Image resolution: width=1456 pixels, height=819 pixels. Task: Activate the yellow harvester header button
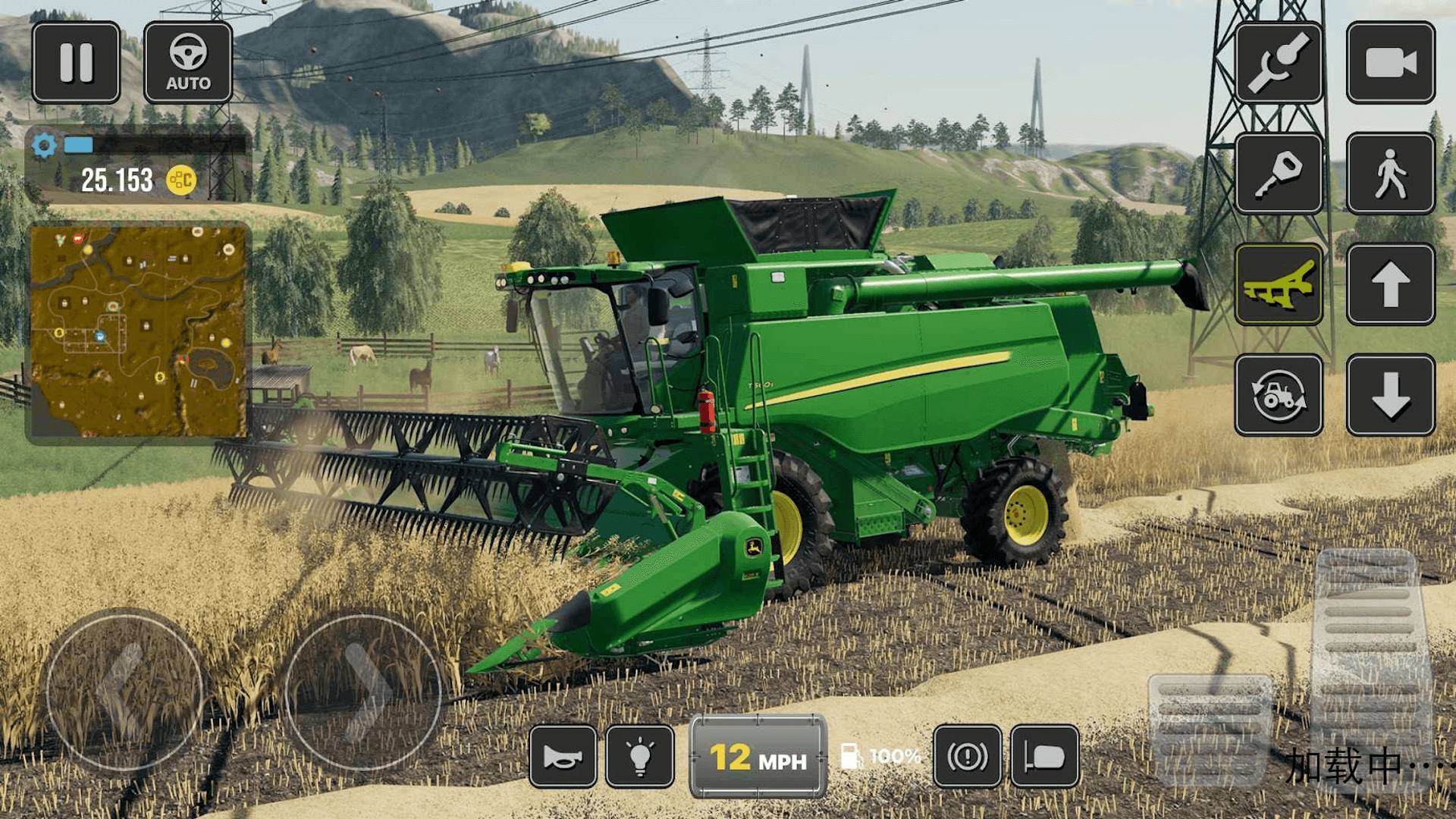(1279, 284)
